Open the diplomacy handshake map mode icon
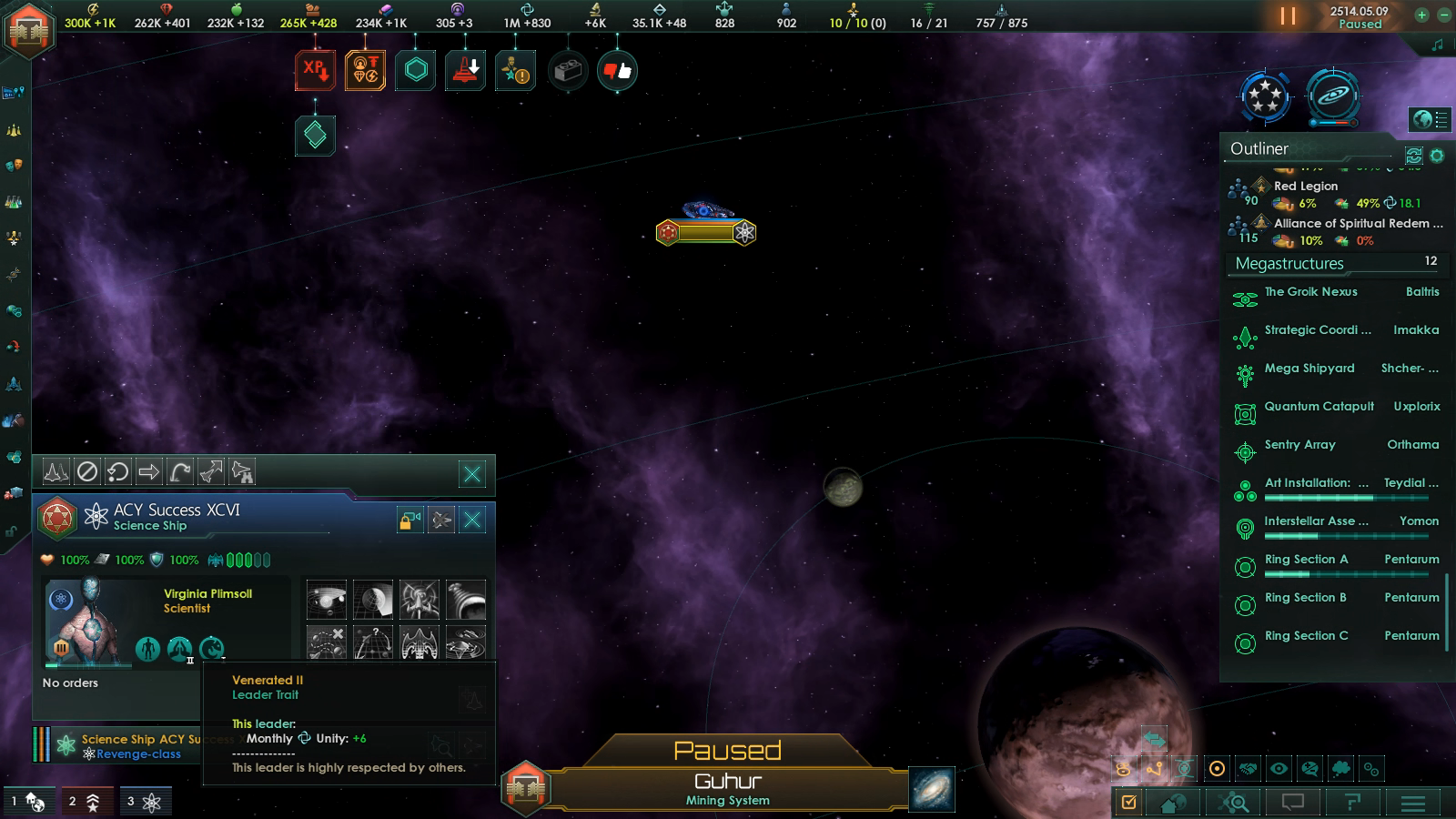Image resolution: width=1456 pixels, height=819 pixels. (1249, 769)
